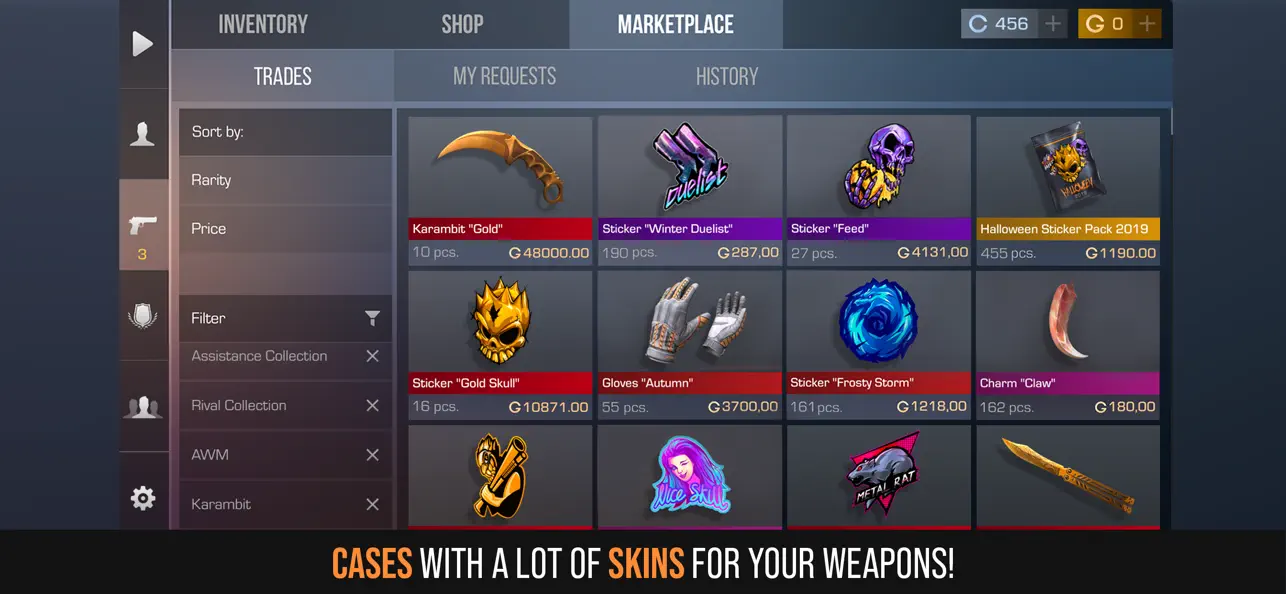
Task: Open the Halloween Sticker Pack 2019 listing
Action: [x=1068, y=190]
